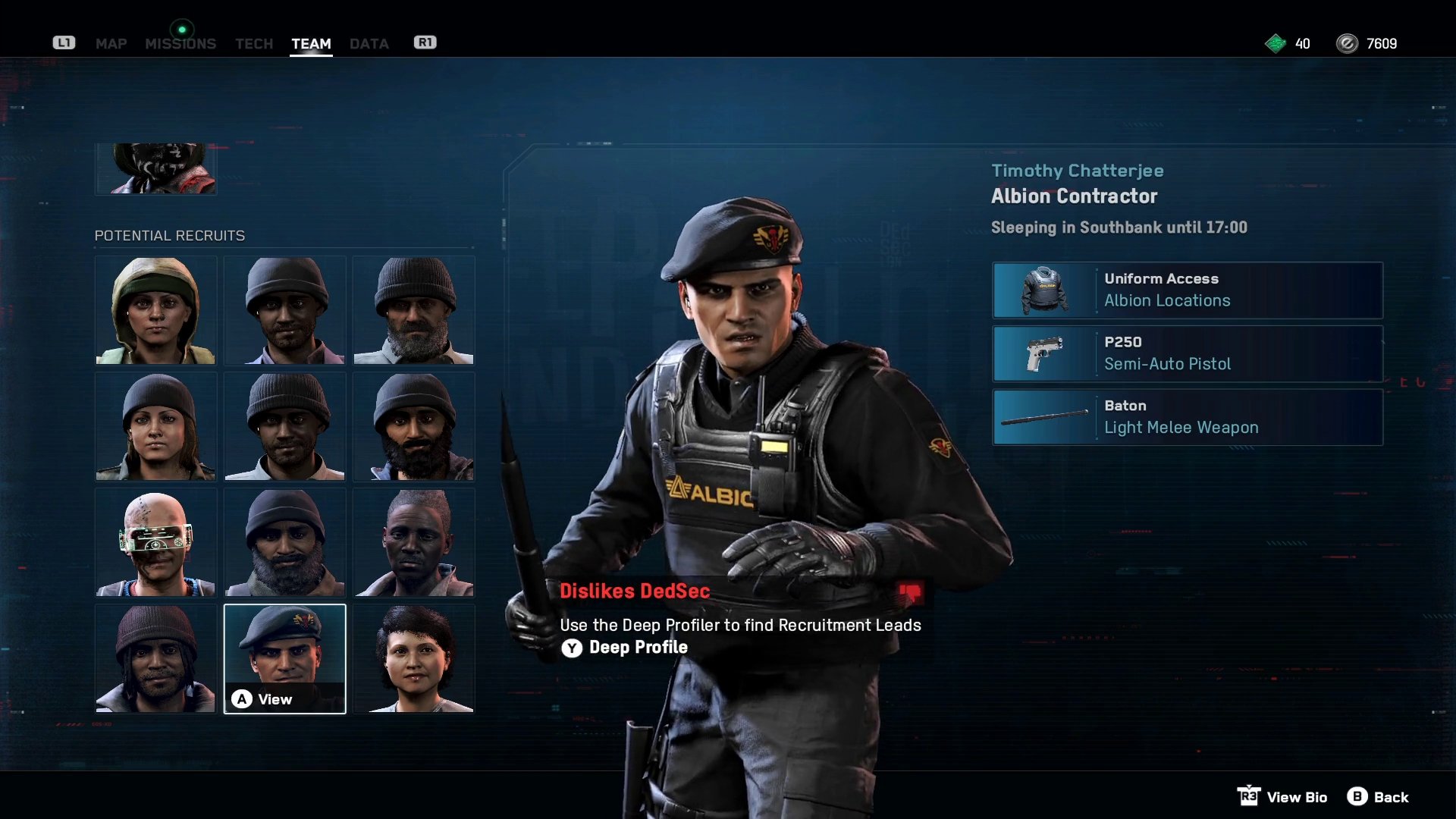1456x819 pixels.
Task: Select the recruit with dreadlocks and maroon beanie
Action: [x=155, y=658]
